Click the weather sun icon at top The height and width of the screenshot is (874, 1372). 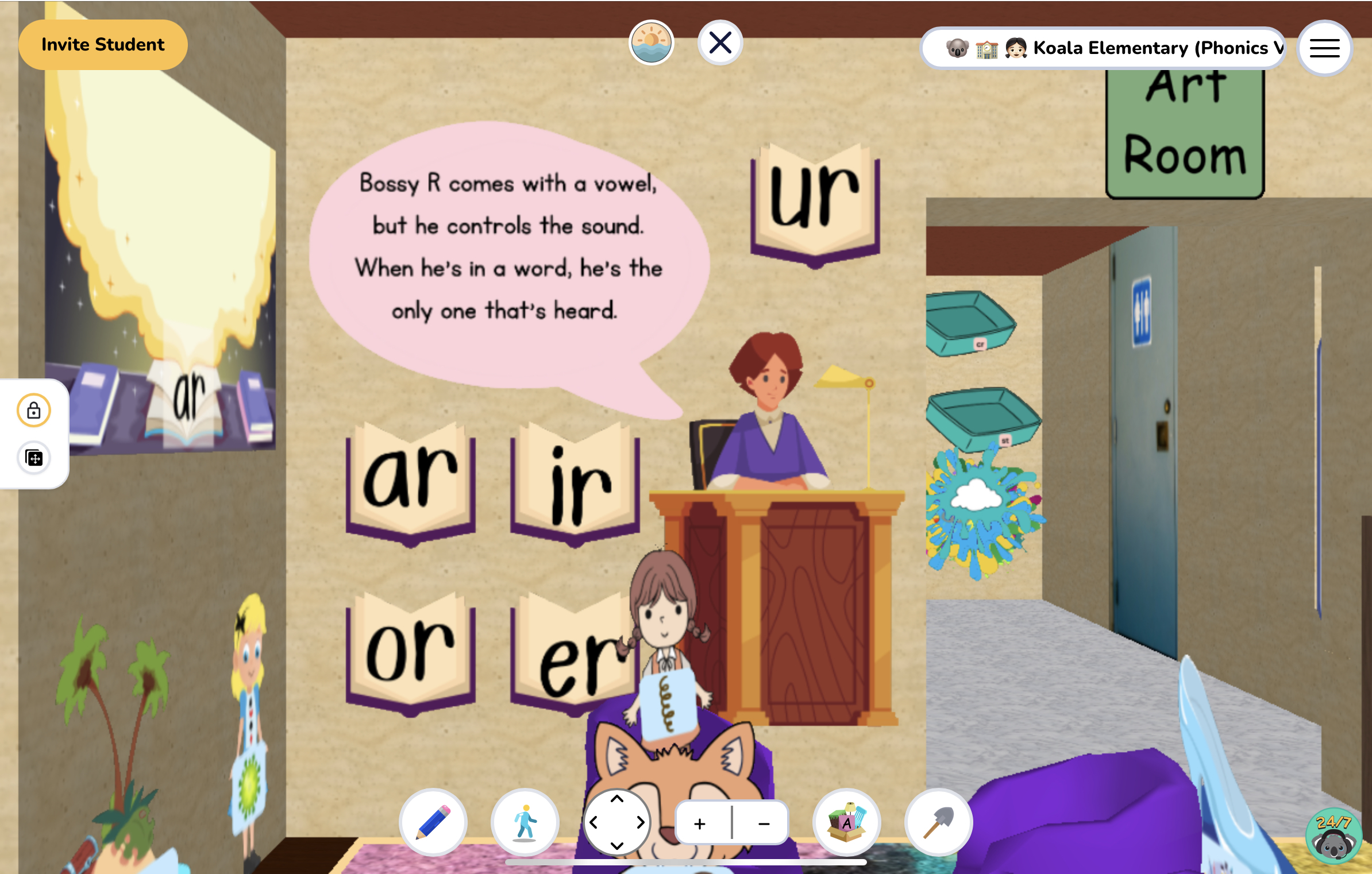pos(652,43)
